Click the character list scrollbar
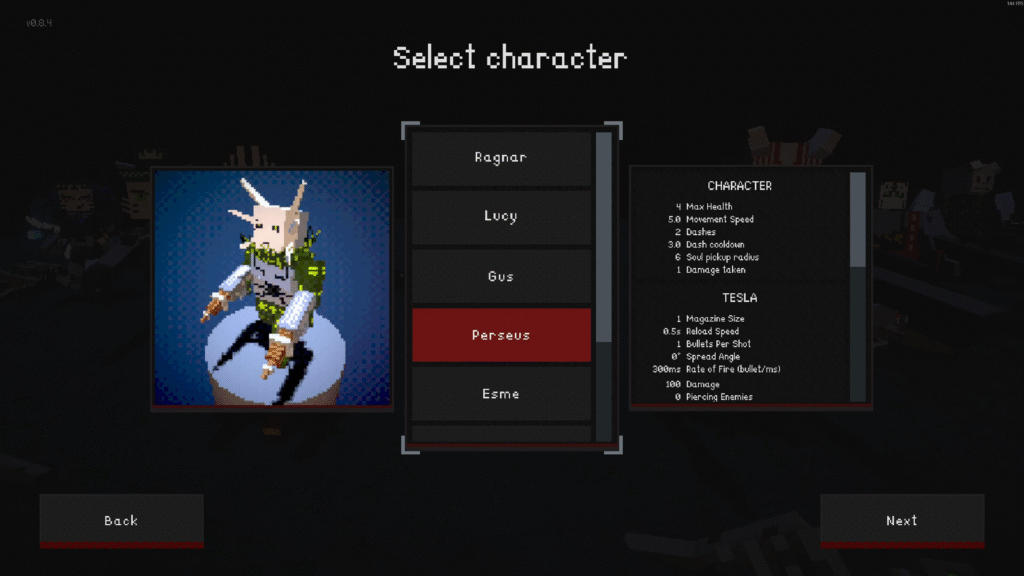Image resolution: width=1024 pixels, height=576 pixels. point(603,236)
